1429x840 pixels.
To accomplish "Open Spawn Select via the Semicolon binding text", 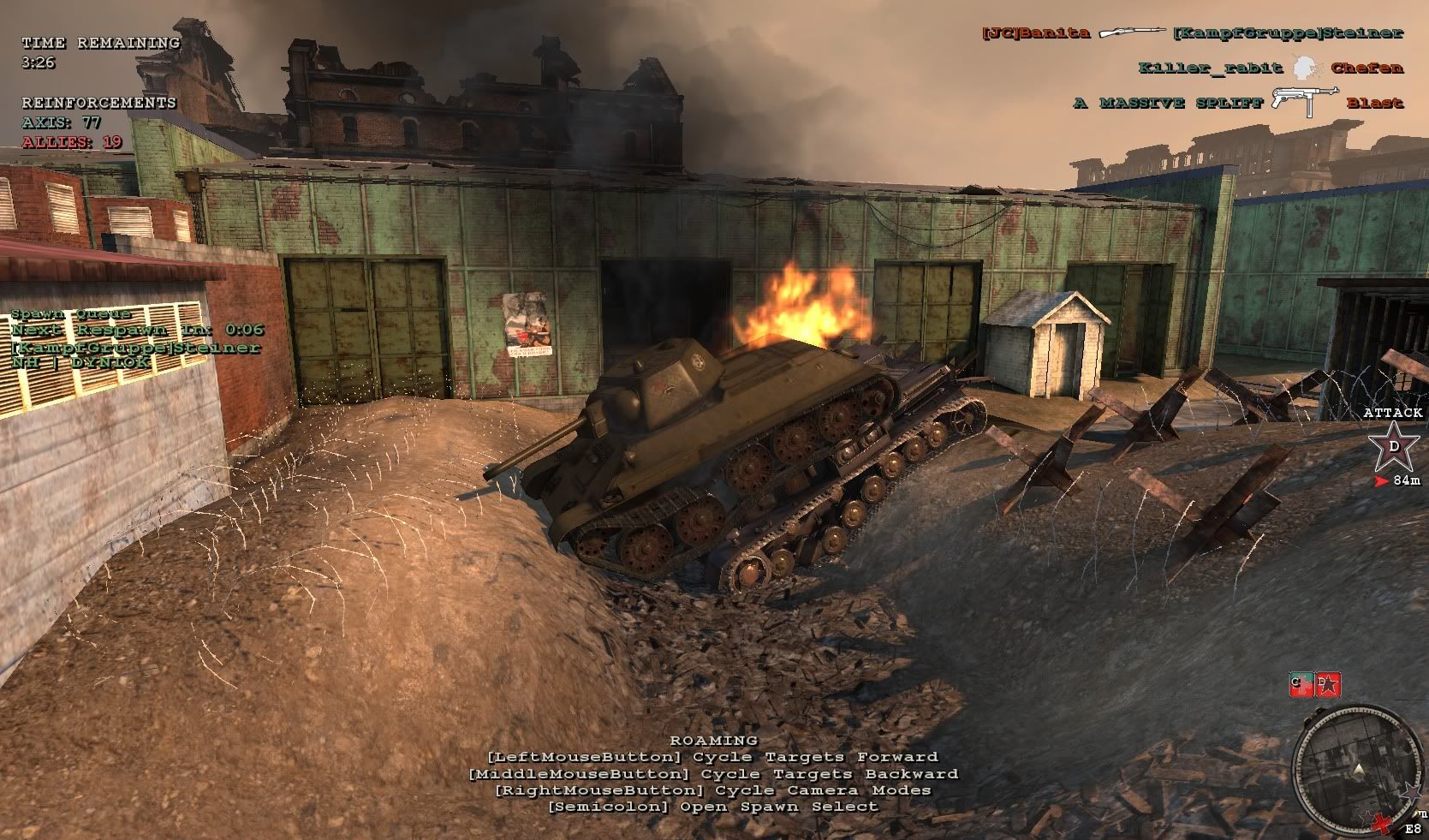I will coord(714,806).
